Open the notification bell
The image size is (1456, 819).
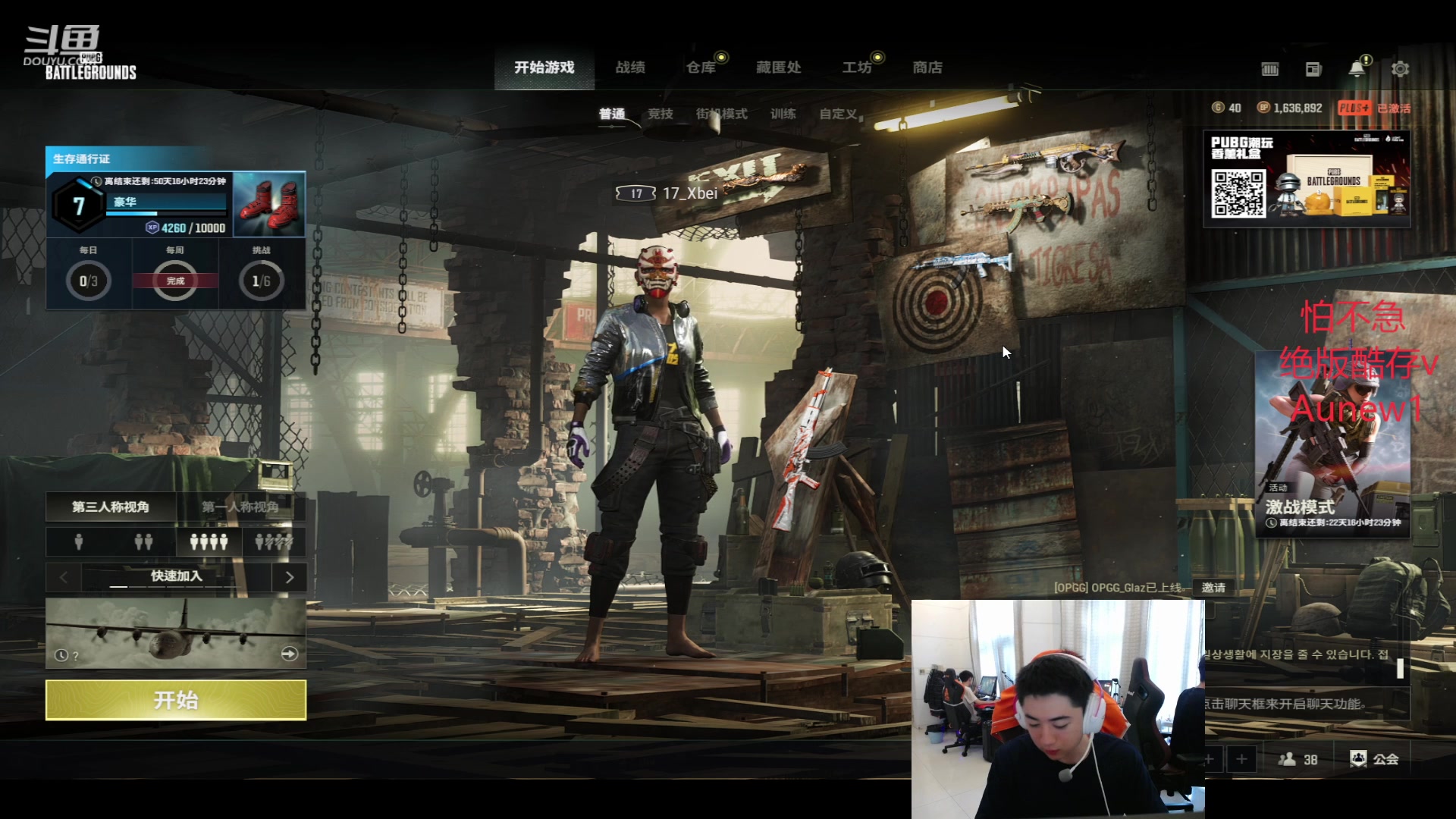1357,69
